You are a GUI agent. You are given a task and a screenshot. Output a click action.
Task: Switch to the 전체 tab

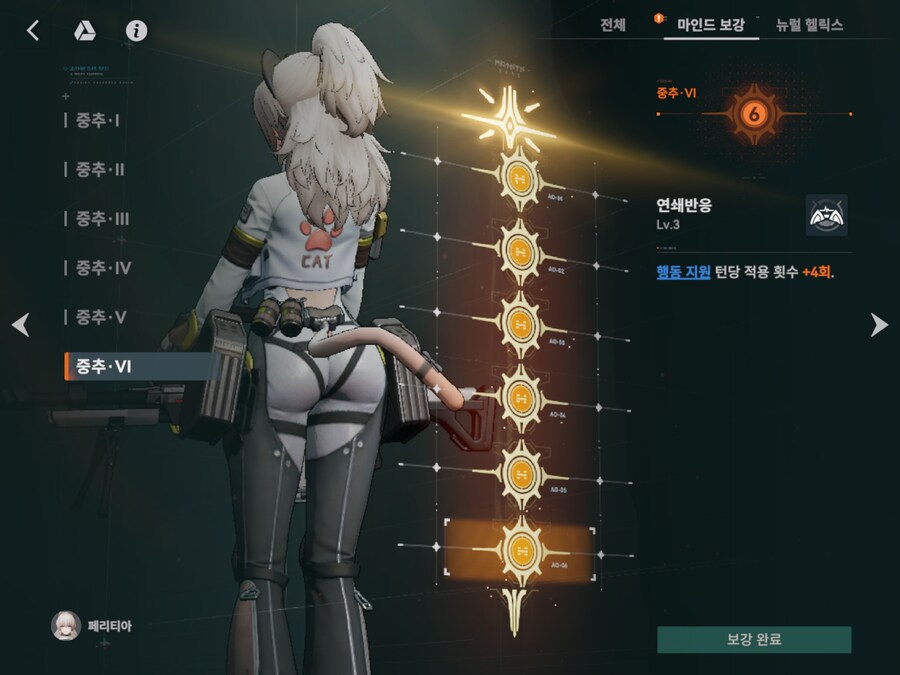tap(613, 25)
